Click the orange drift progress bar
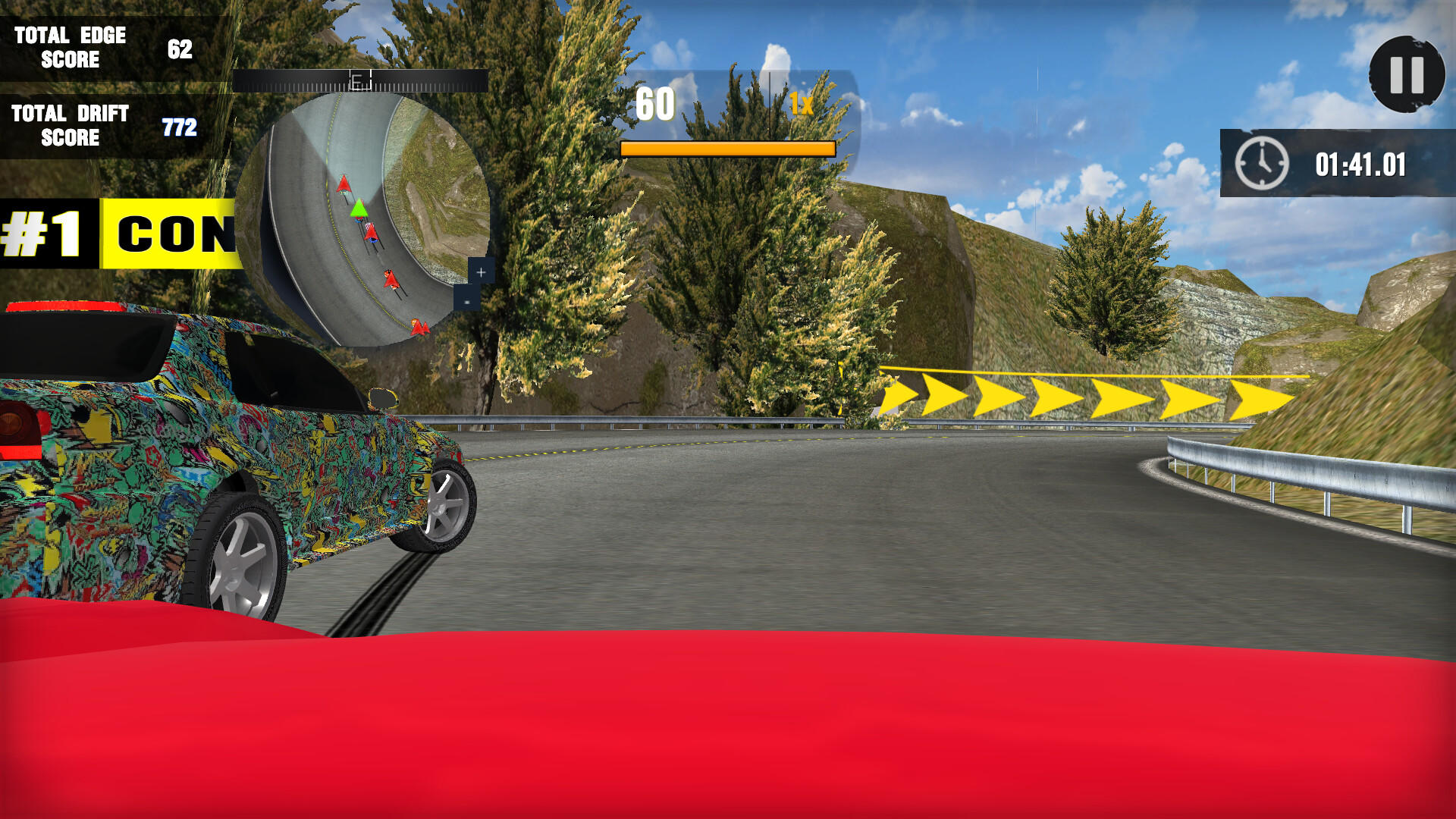The width and height of the screenshot is (1456, 819). pyautogui.click(x=726, y=149)
